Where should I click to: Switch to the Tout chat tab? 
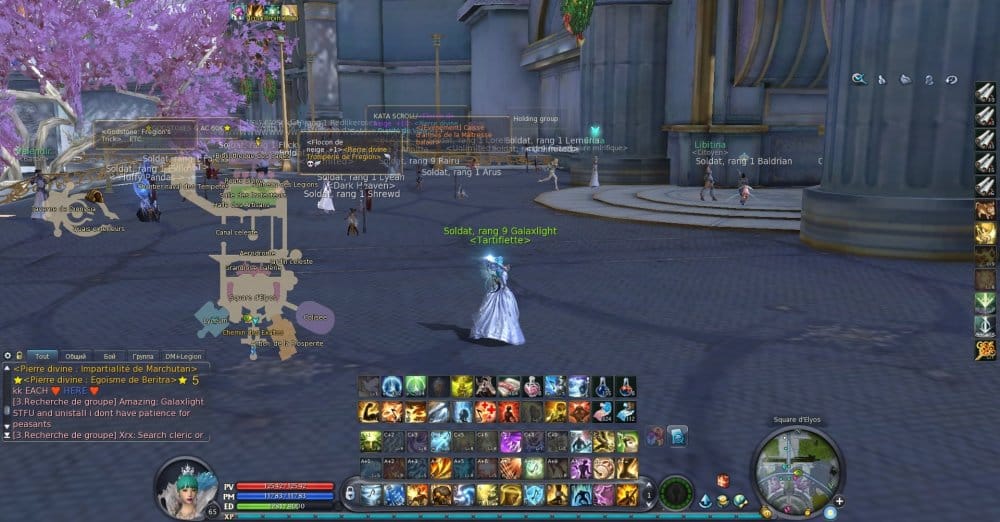(42, 356)
